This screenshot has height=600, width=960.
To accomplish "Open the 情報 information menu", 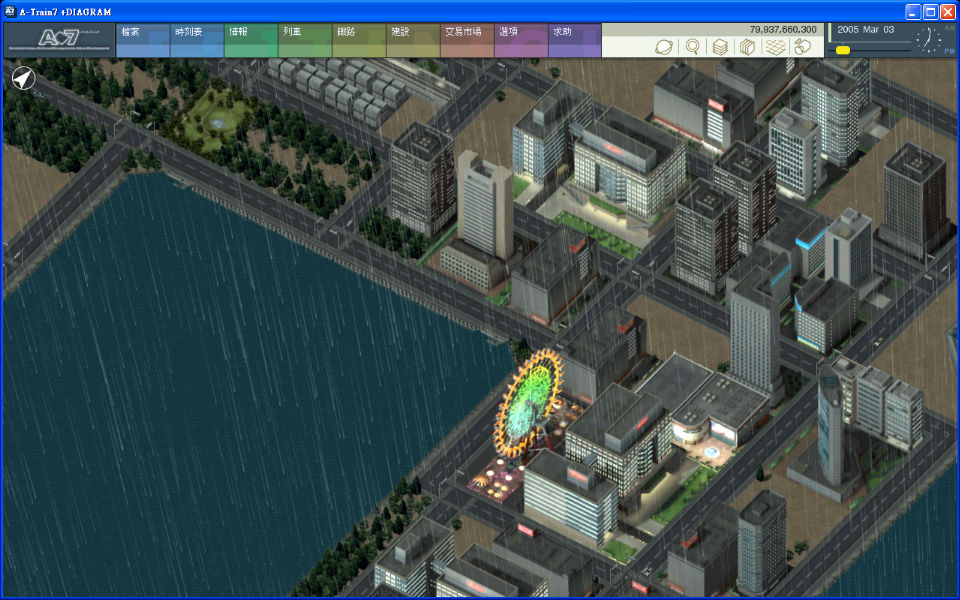I will coord(250,41).
